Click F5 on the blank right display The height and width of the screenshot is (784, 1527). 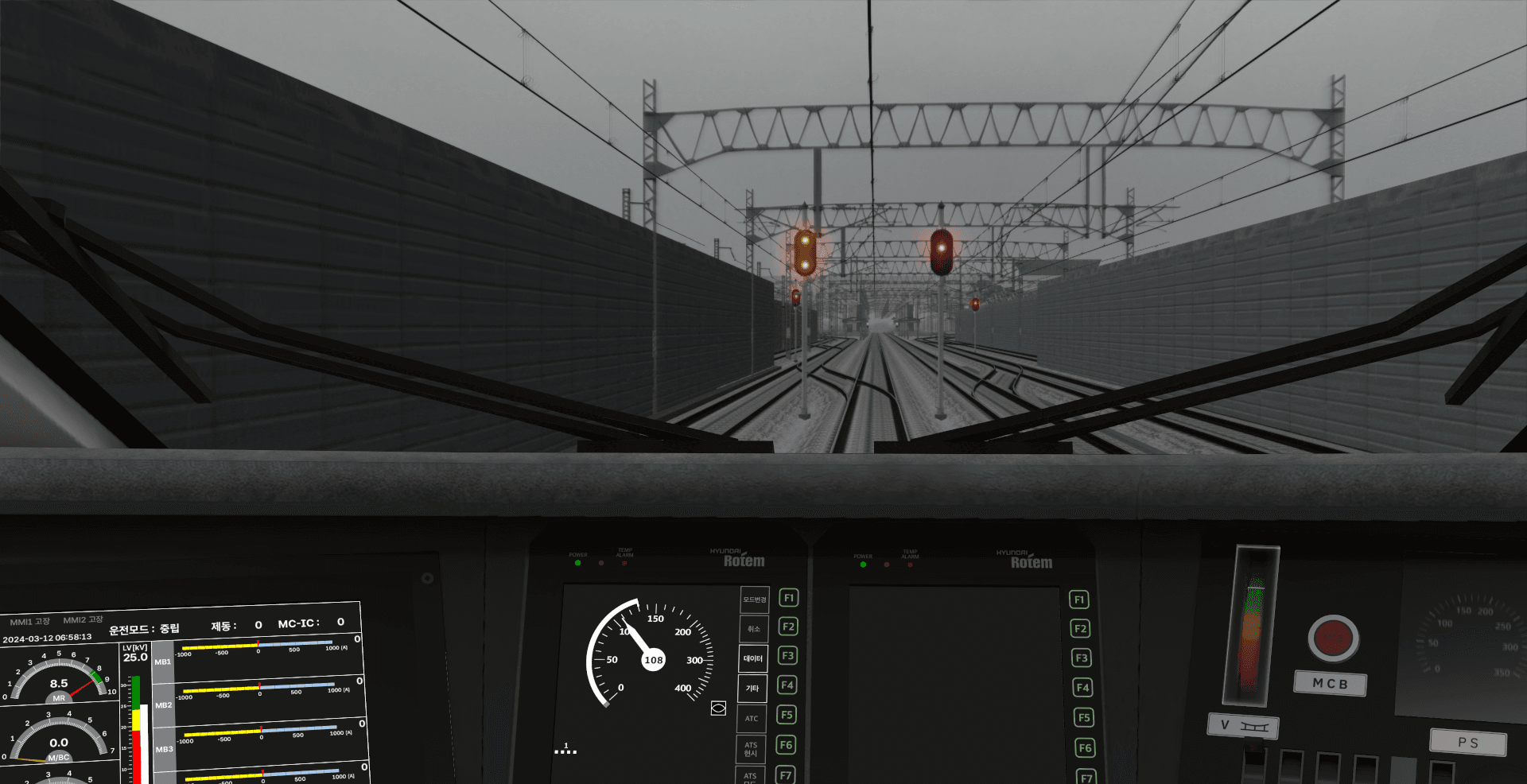coord(1083,718)
